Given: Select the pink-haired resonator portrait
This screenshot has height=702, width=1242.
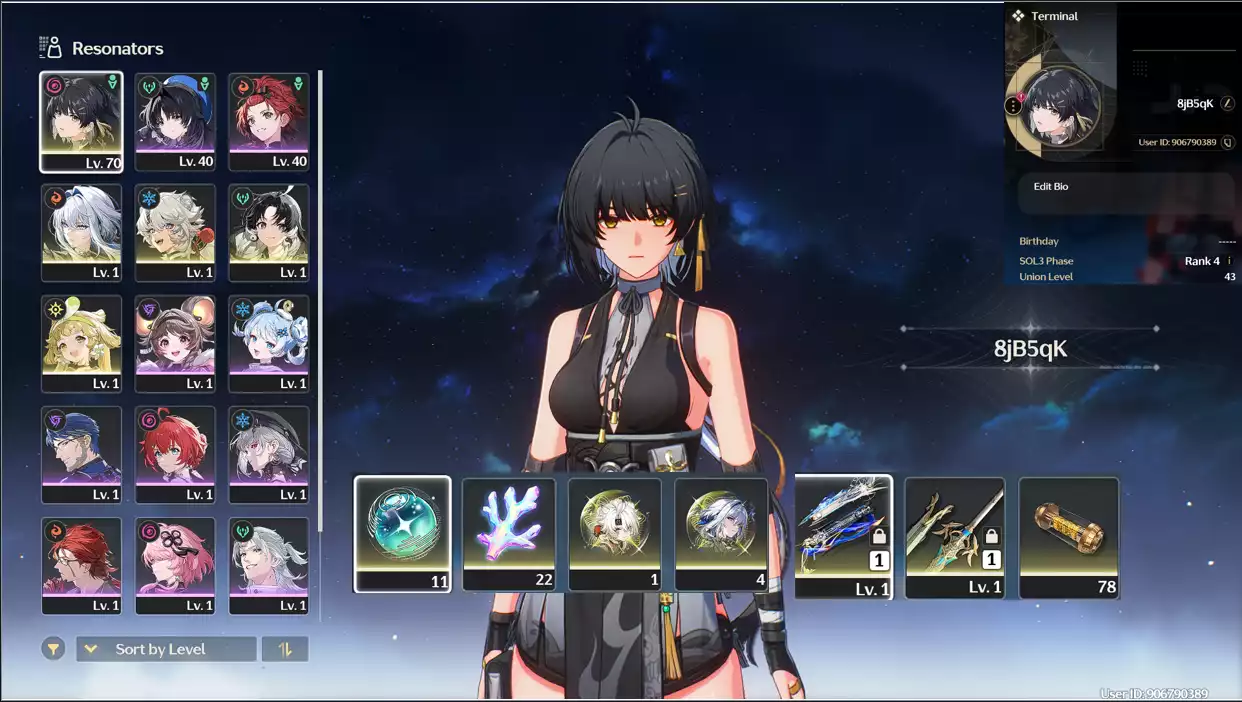Looking at the screenshot, I should tap(175, 566).
